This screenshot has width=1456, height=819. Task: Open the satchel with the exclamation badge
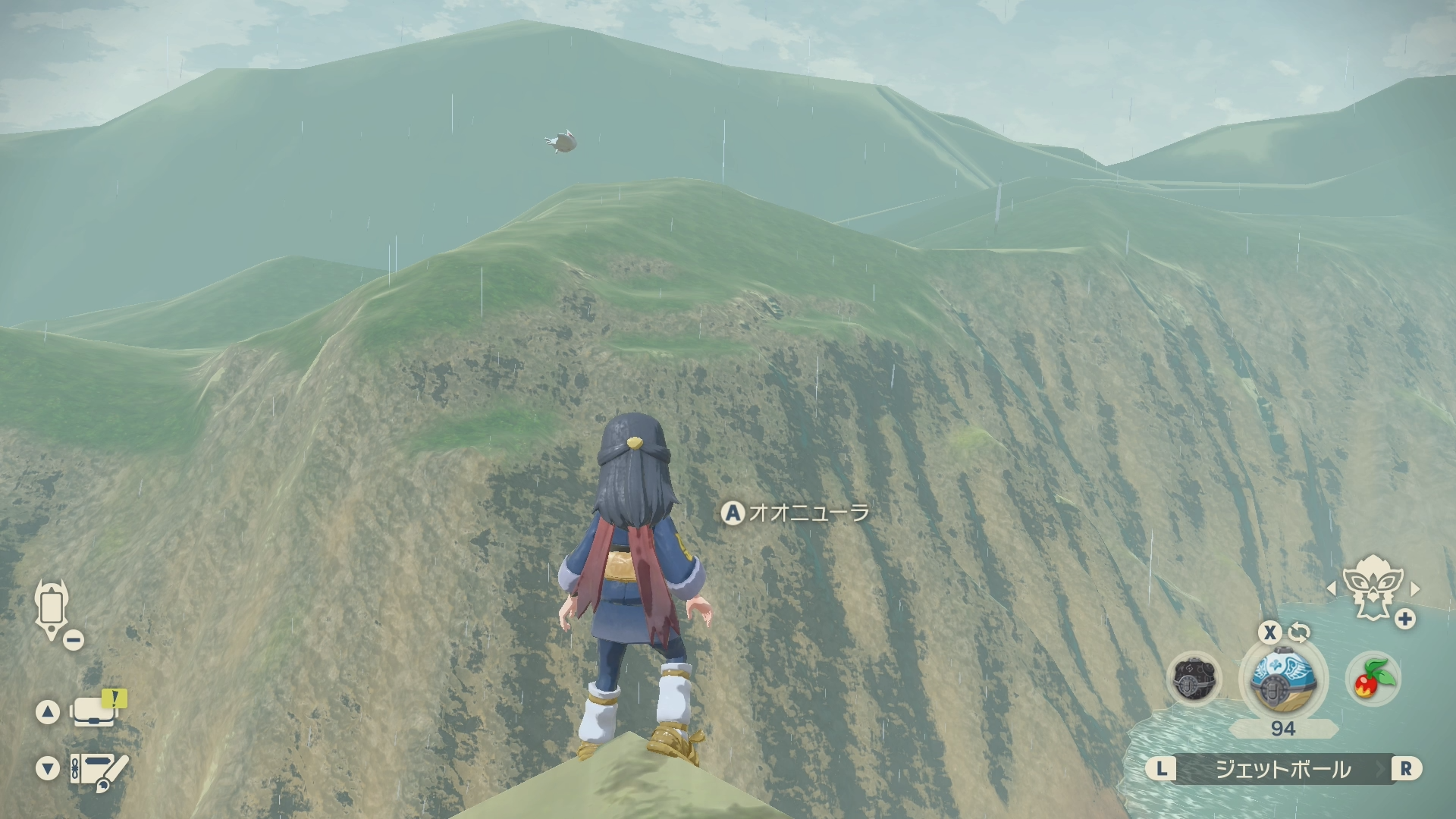[94, 711]
